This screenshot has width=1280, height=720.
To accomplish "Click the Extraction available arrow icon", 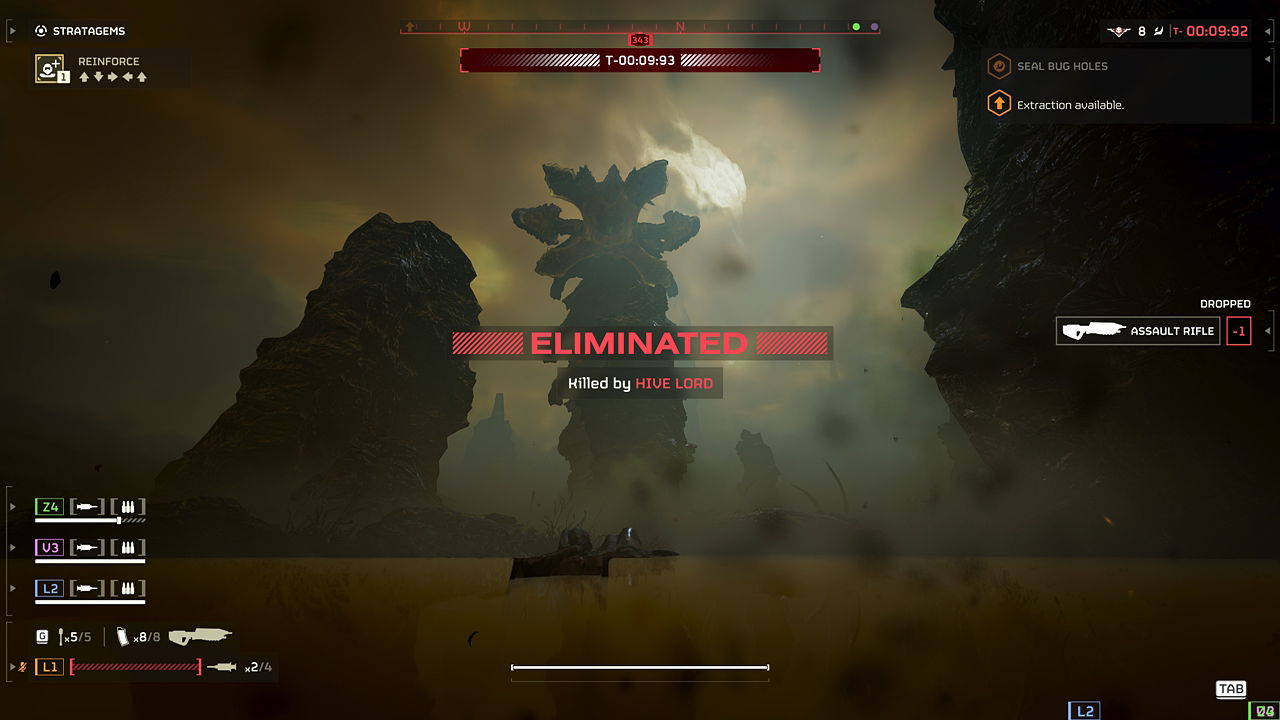I will click(x=998, y=103).
